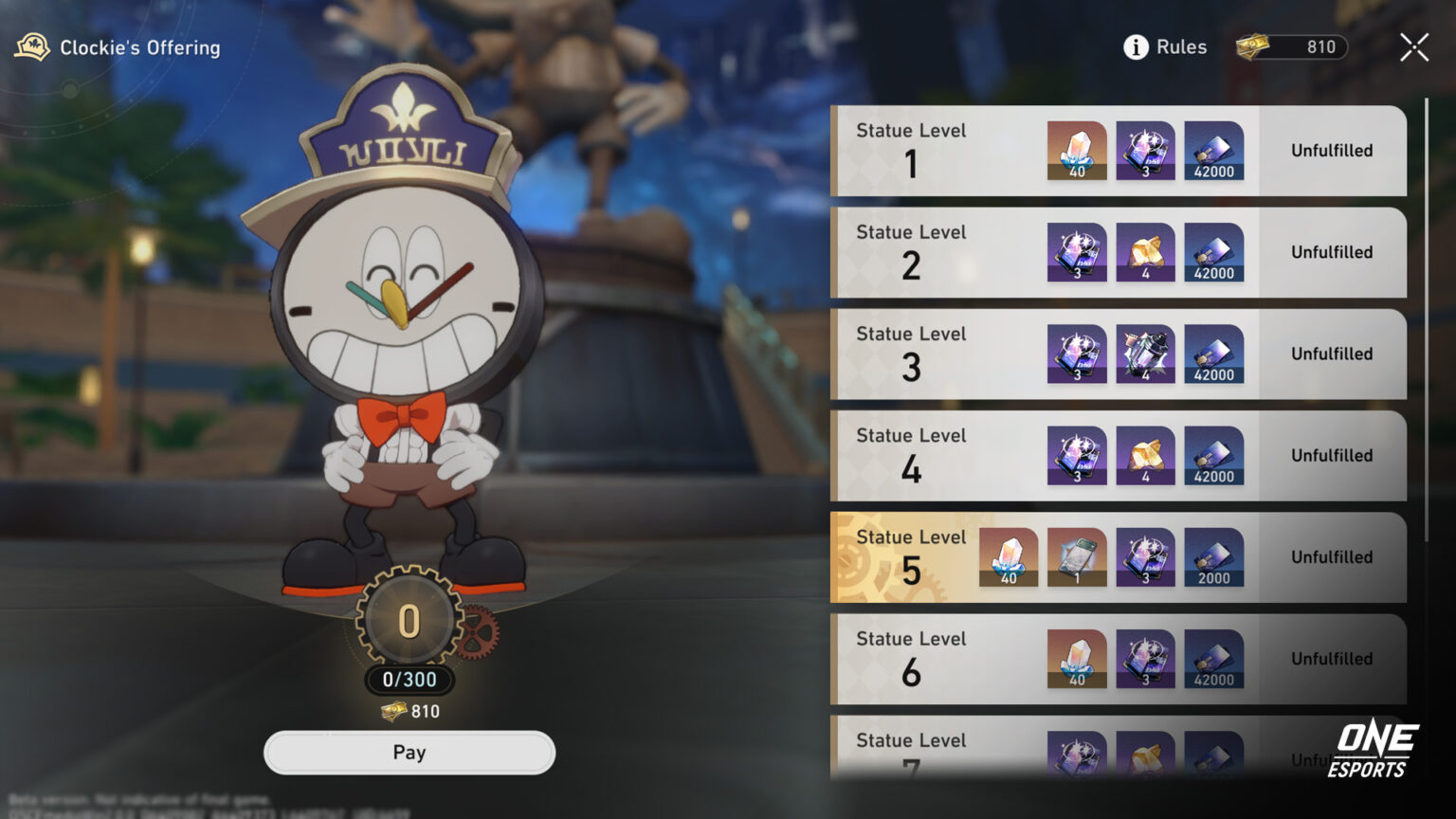Pay tokens to upgrade Clockie statue
This screenshot has width=1456, height=819.
(x=409, y=753)
